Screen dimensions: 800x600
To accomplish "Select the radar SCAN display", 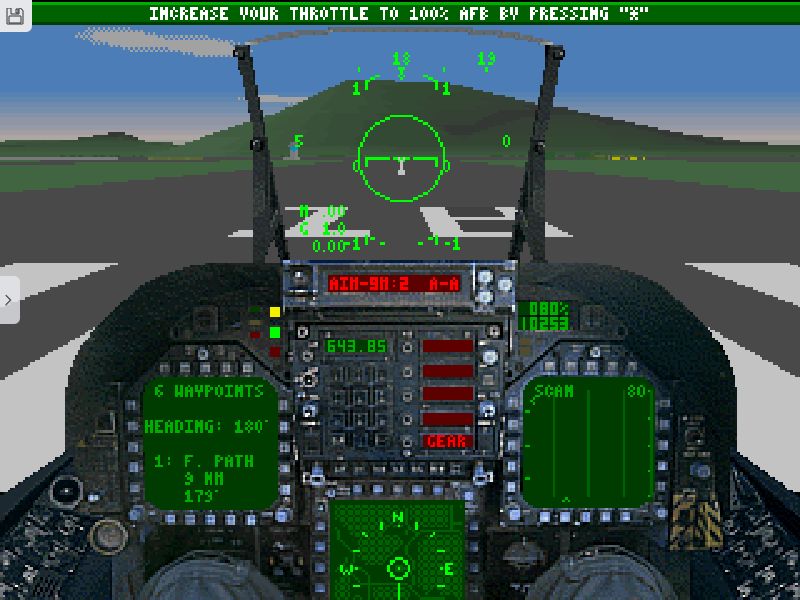I will [x=587, y=441].
